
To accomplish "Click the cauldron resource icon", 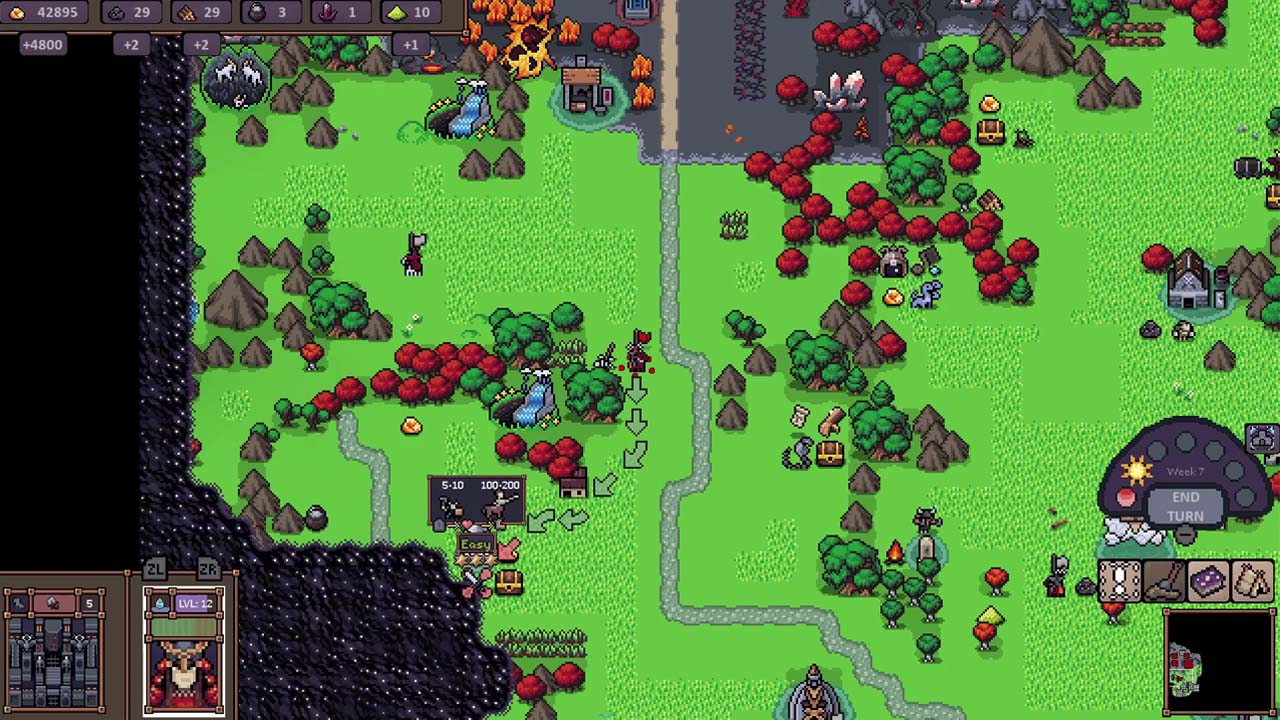I will [258, 12].
